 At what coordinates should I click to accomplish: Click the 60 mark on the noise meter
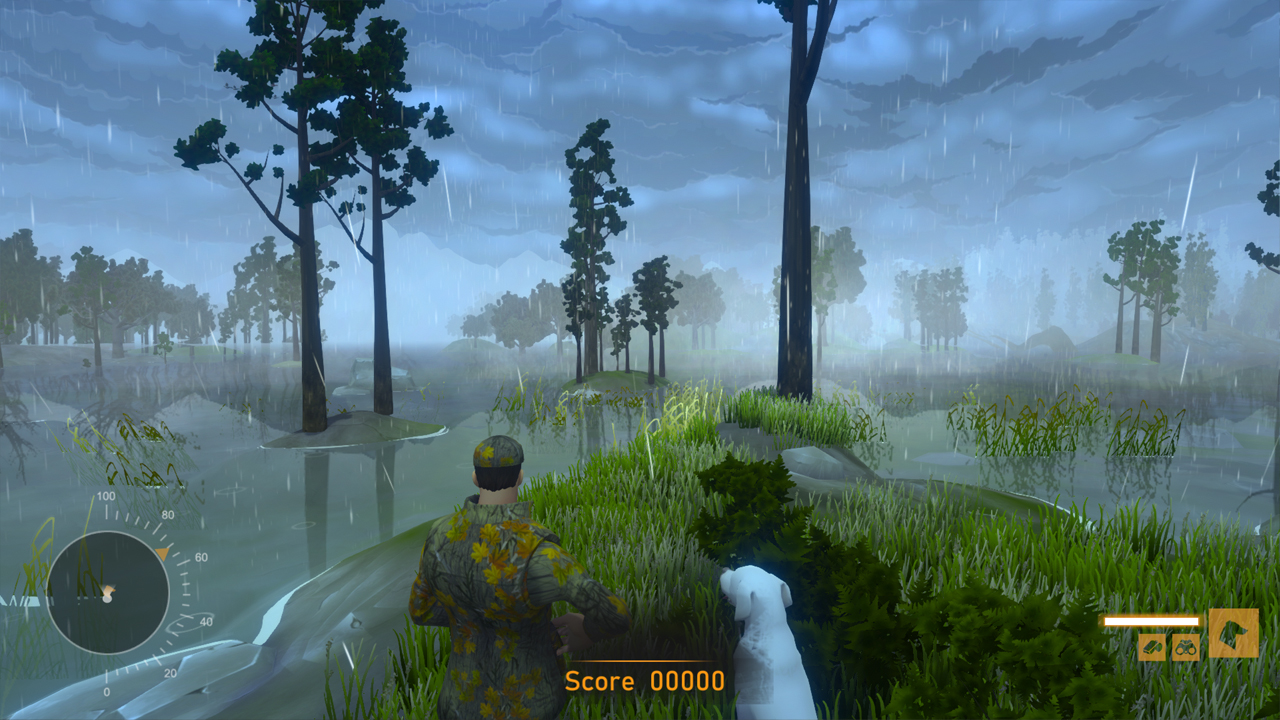point(200,557)
